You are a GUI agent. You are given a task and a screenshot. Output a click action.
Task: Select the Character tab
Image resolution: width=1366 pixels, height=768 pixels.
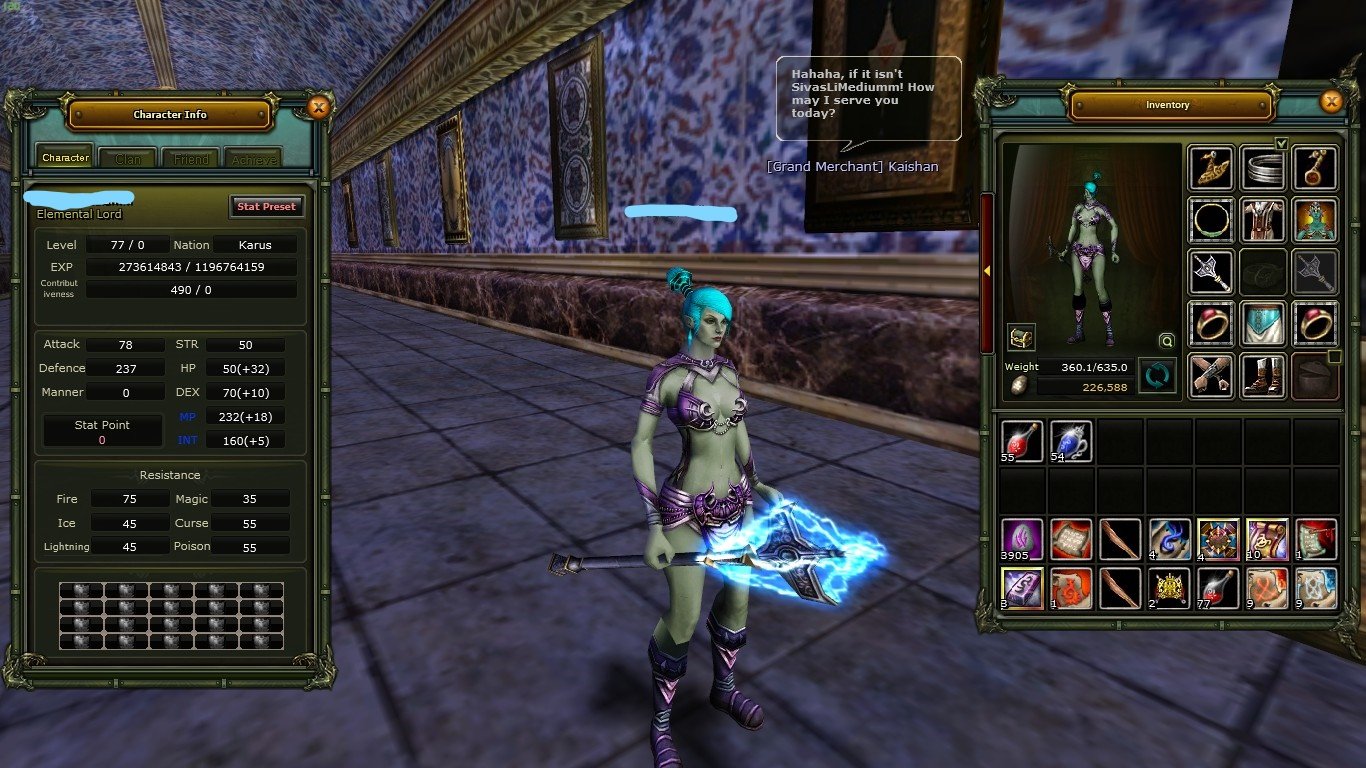[x=66, y=158]
